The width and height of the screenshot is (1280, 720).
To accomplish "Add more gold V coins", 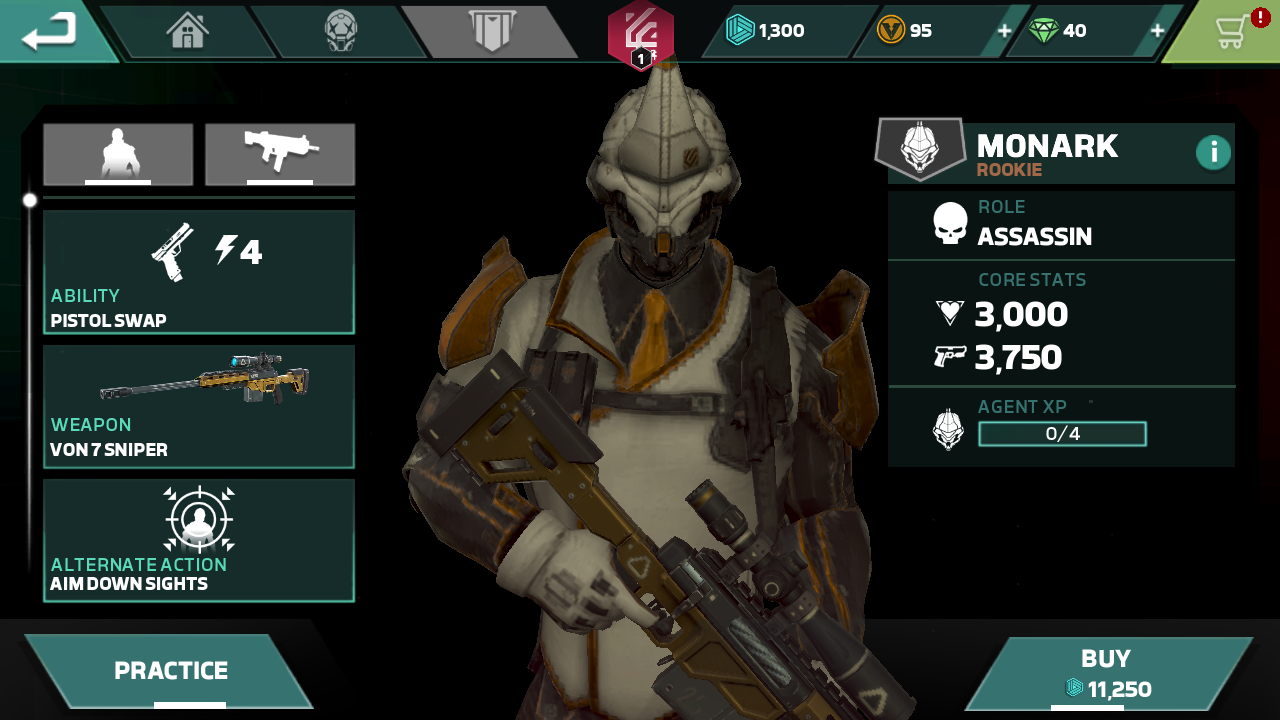I will coord(1004,31).
